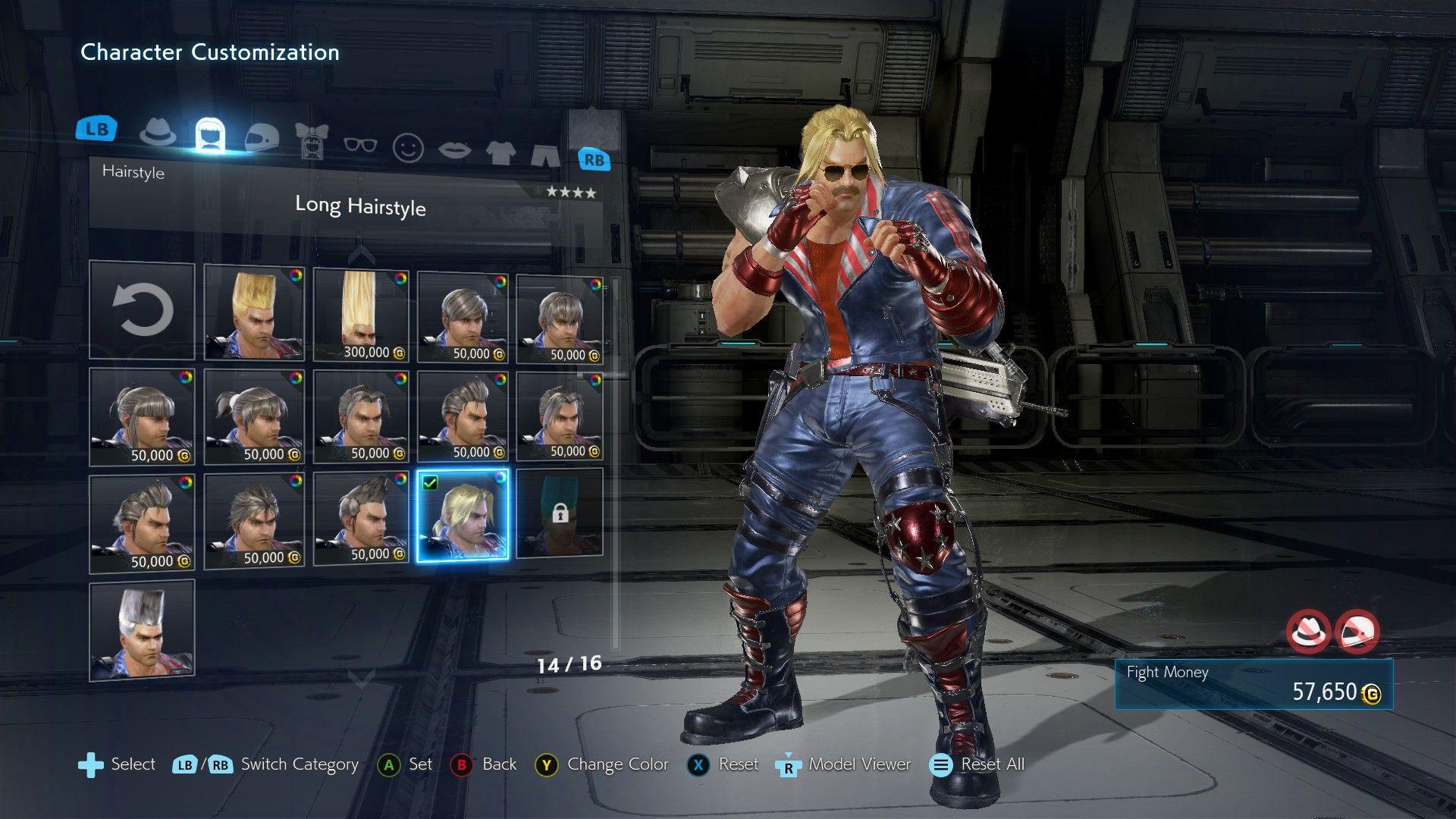Pick the 300,000 gold tall blonde hairstyle
Viewport: 1456px width, 819px height.
point(361,314)
